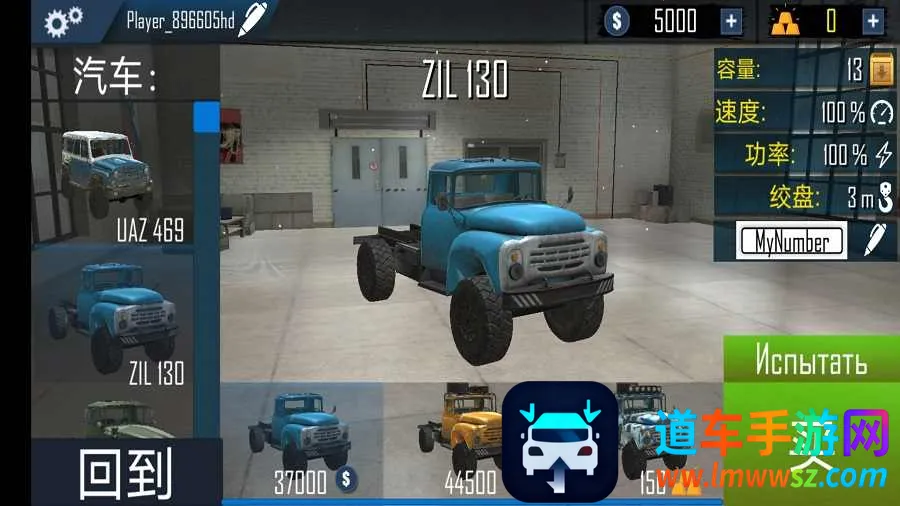This screenshot has height=506, width=900.
Task: Edit the MyNumber license plate
Action: (876, 240)
